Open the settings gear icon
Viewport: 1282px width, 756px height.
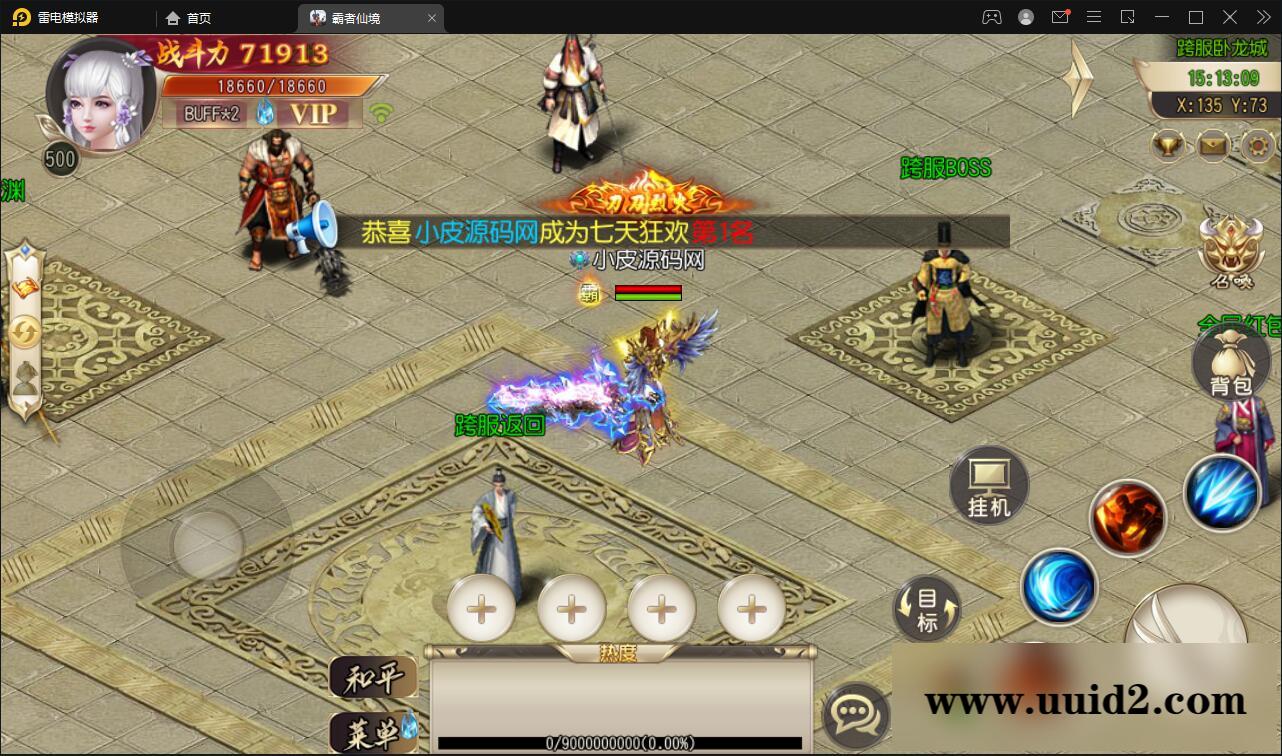[x=1256, y=146]
